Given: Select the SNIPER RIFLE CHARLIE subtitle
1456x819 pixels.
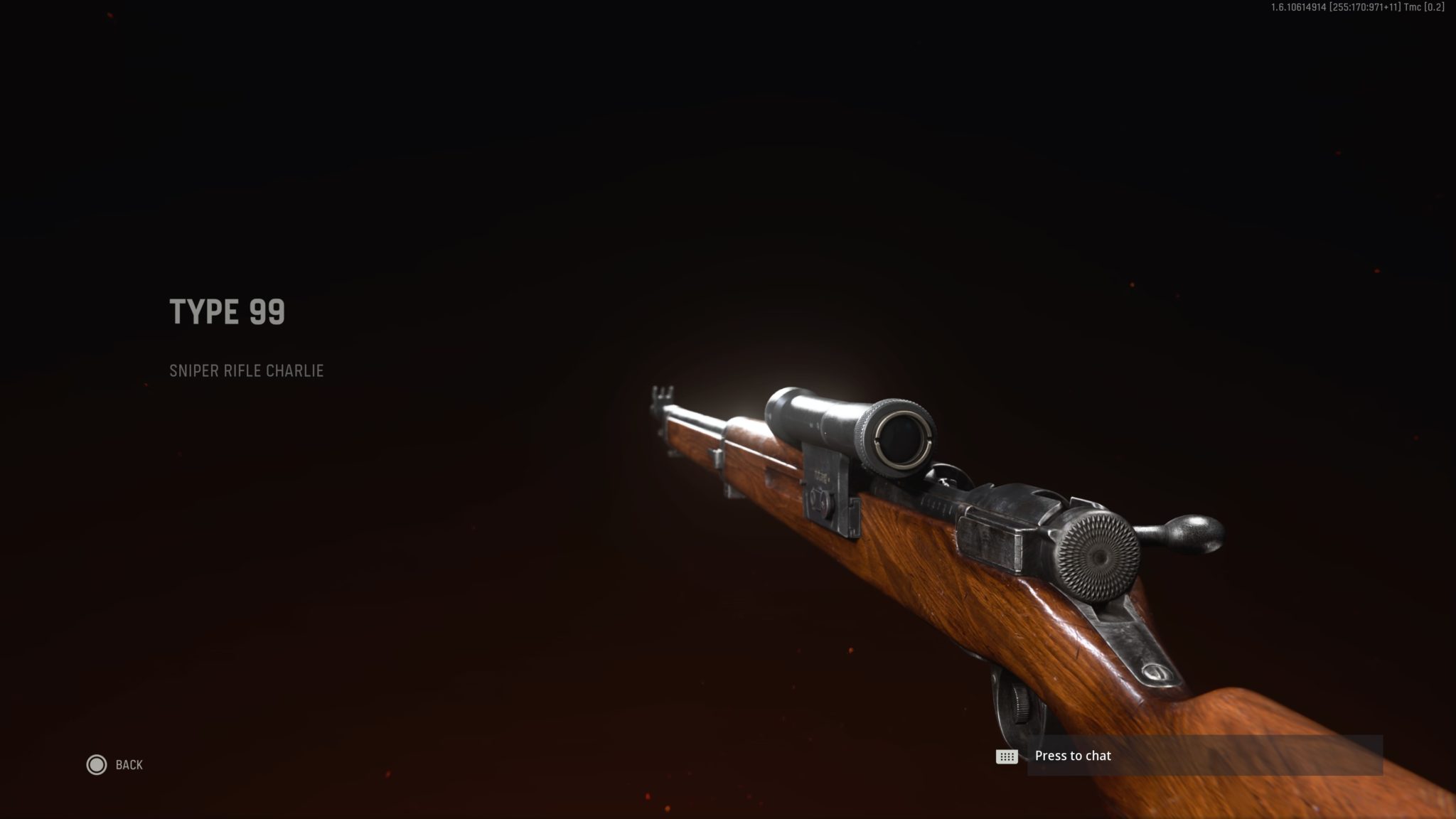Looking at the screenshot, I should 246,370.
